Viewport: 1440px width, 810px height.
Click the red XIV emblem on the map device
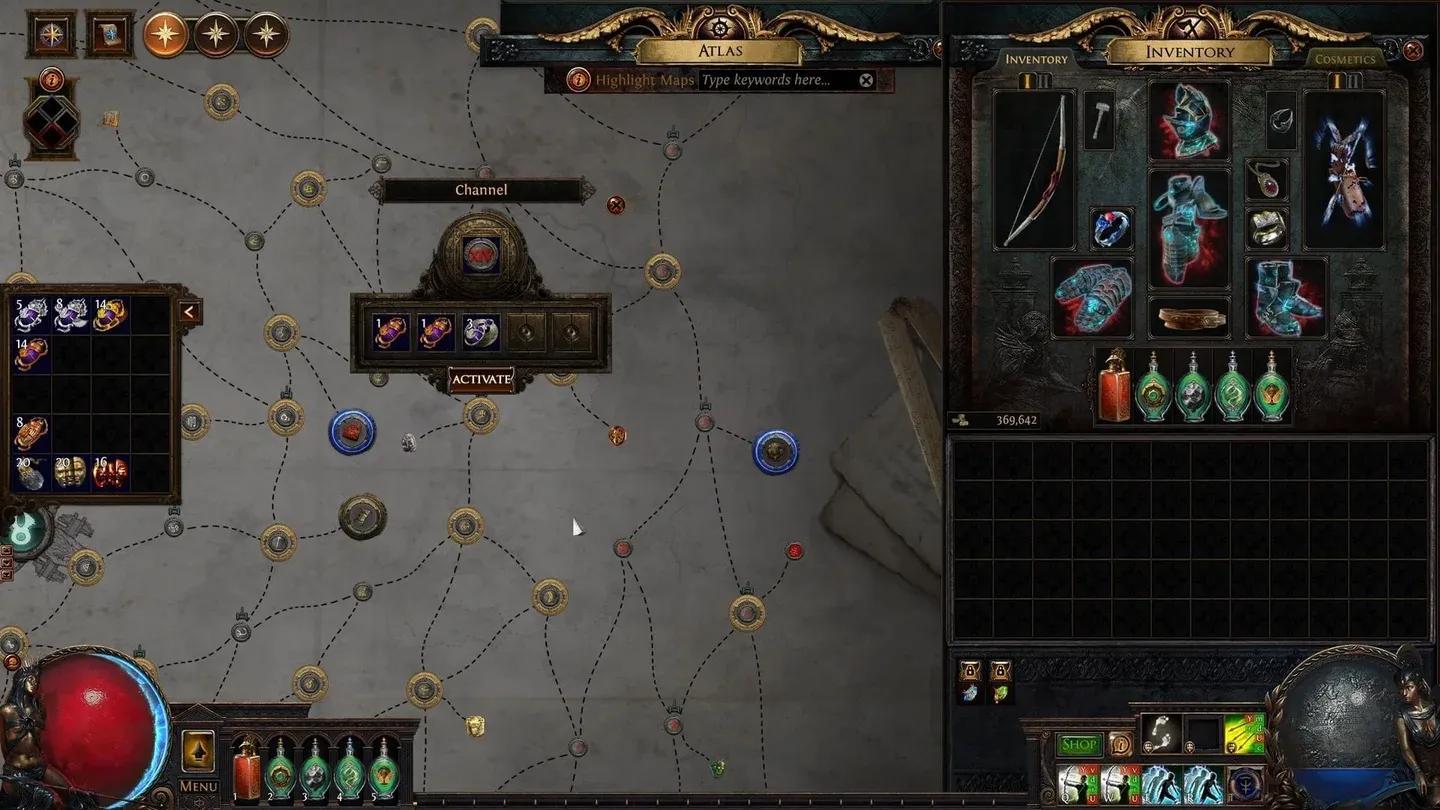click(x=480, y=253)
